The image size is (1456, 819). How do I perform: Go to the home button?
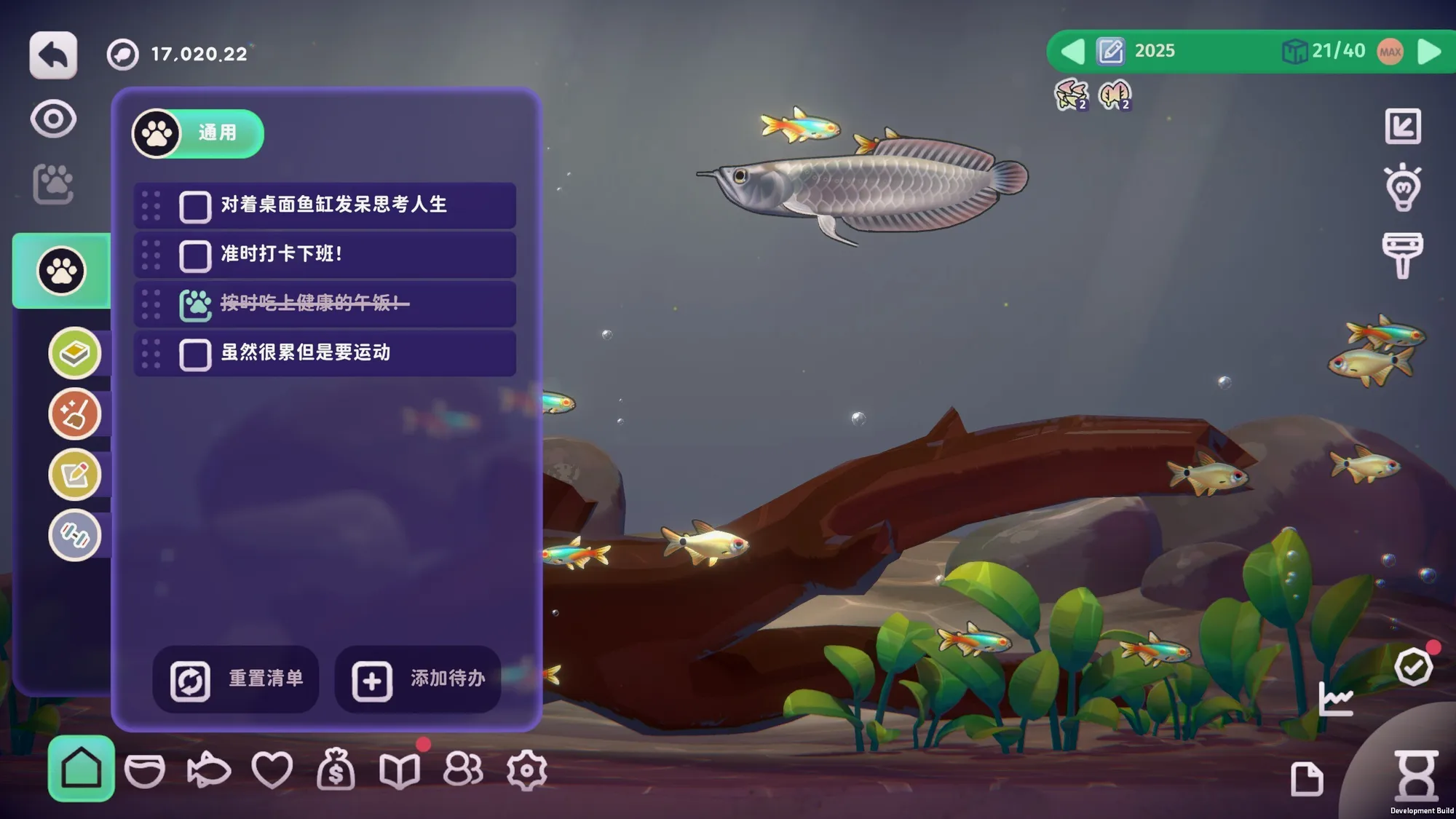coord(81,769)
